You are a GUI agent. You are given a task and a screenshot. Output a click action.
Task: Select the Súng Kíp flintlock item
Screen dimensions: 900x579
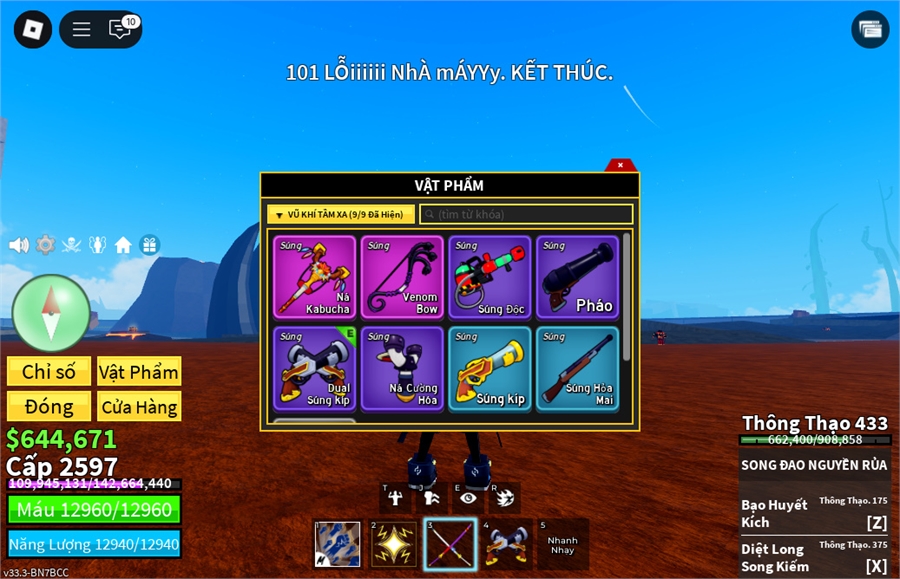(490, 368)
